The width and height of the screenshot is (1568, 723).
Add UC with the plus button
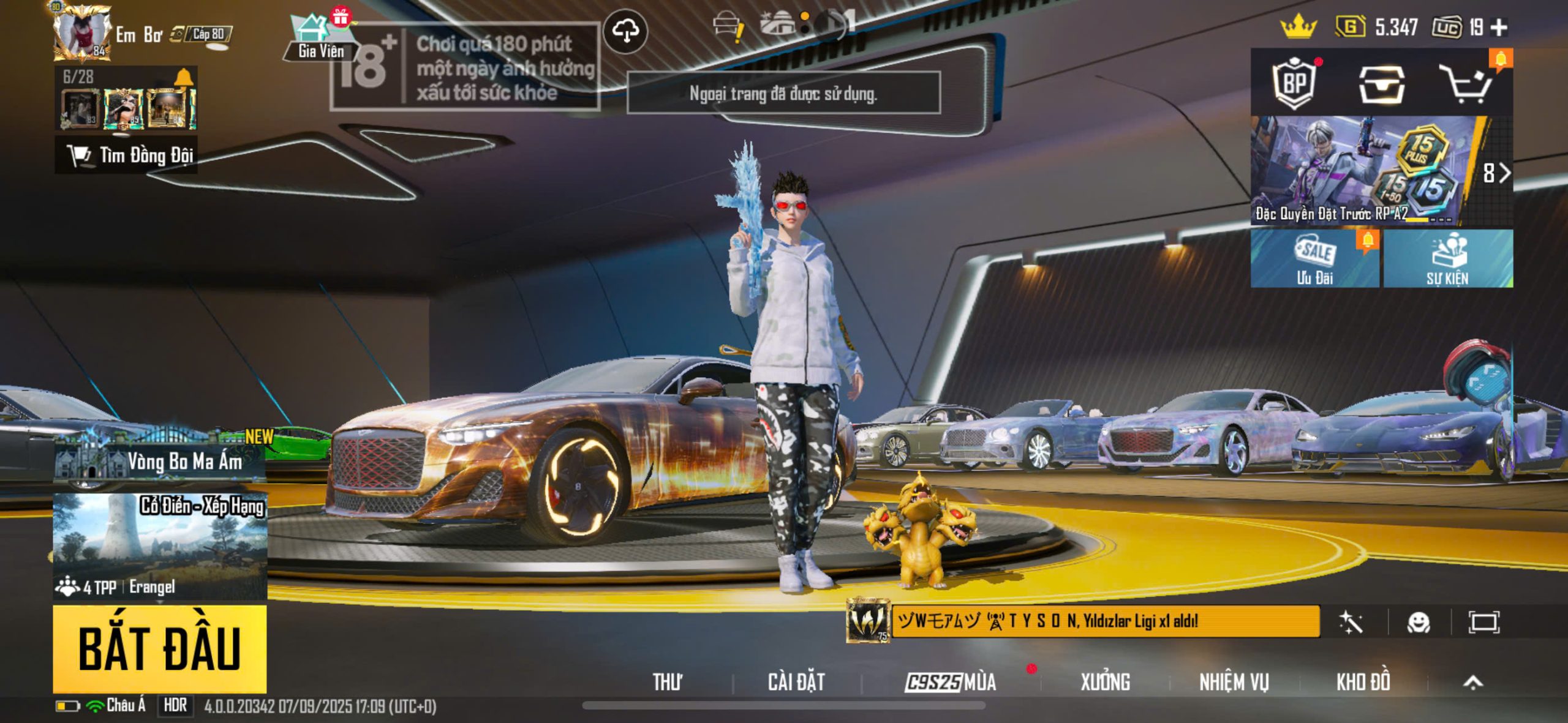[x=1499, y=28]
